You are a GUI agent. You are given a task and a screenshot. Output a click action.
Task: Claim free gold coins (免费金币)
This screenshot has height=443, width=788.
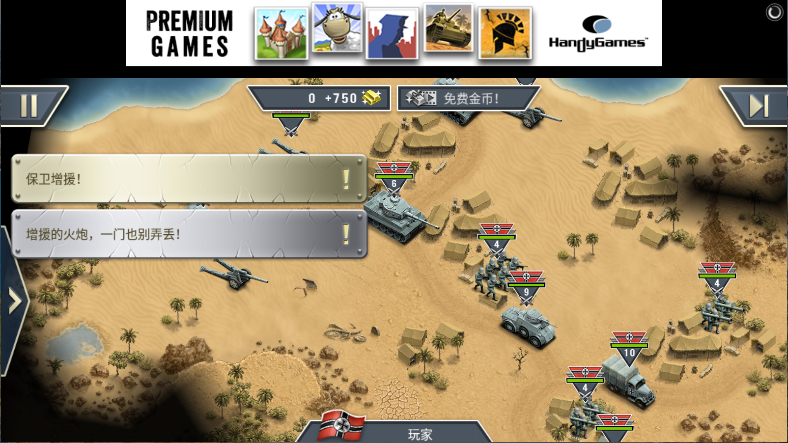point(468,98)
